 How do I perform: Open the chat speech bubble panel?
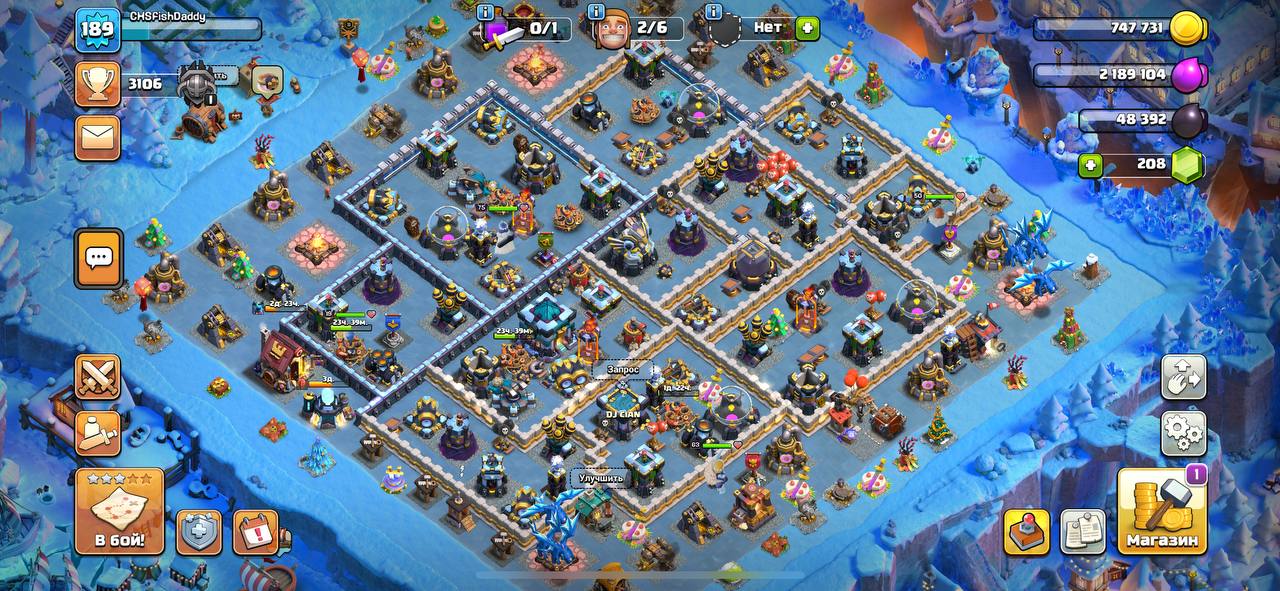pos(99,258)
